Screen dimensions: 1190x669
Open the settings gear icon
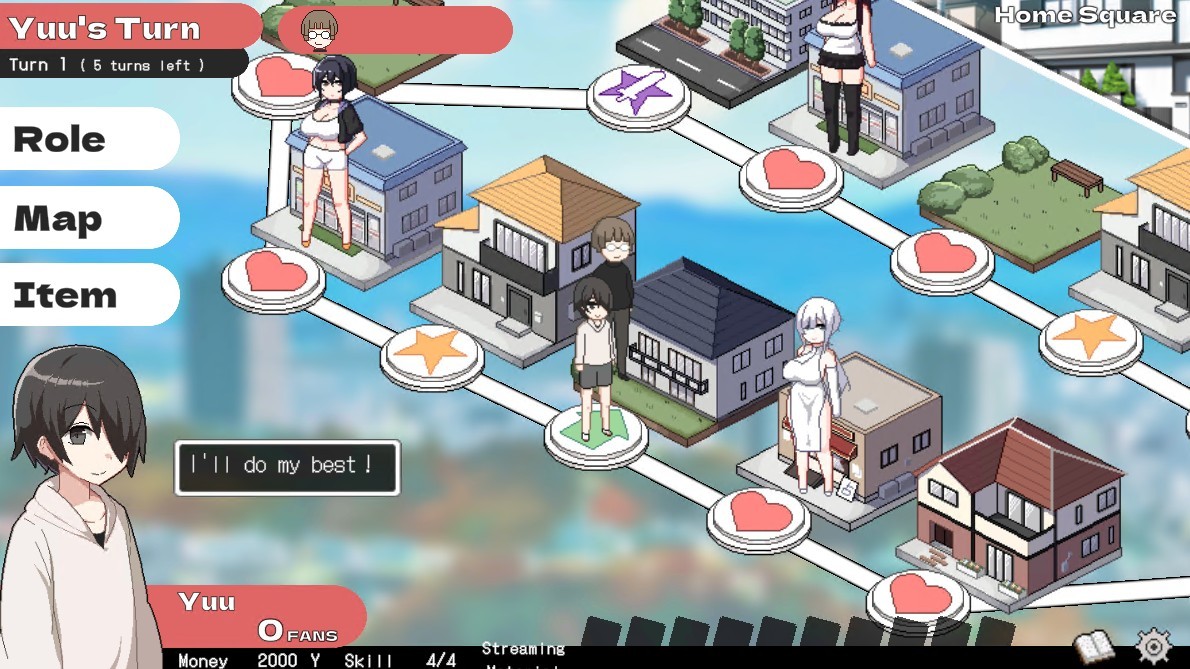pyautogui.click(x=1153, y=645)
